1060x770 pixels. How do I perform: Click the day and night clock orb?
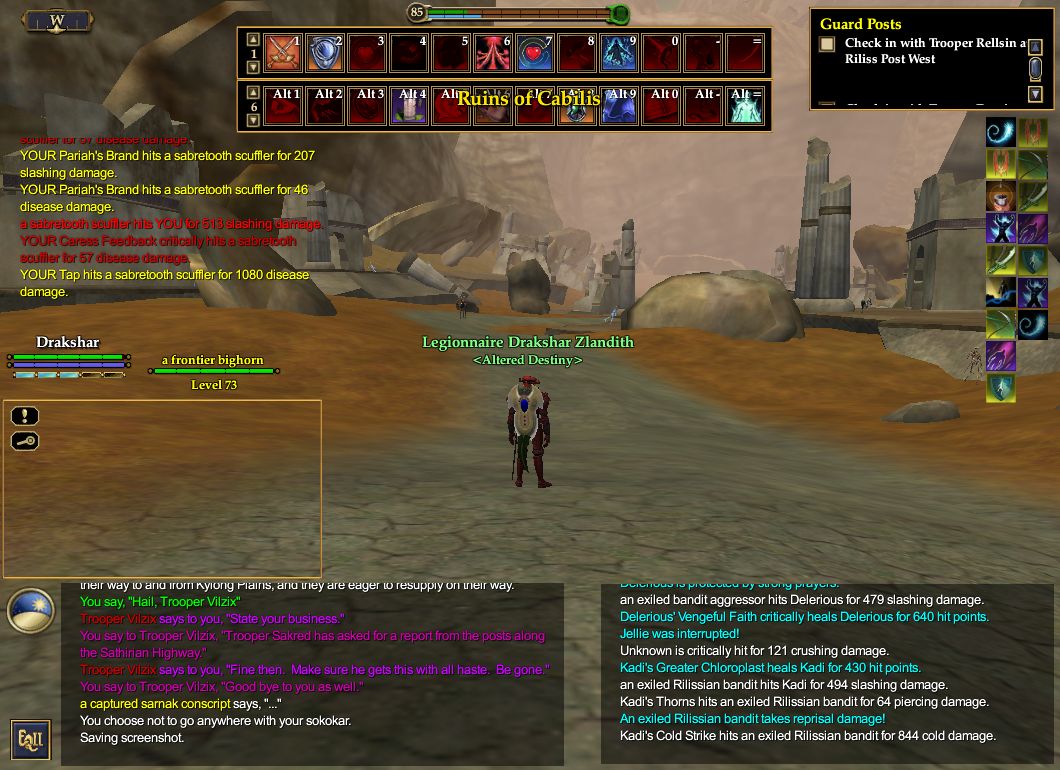(x=30, y=611)
